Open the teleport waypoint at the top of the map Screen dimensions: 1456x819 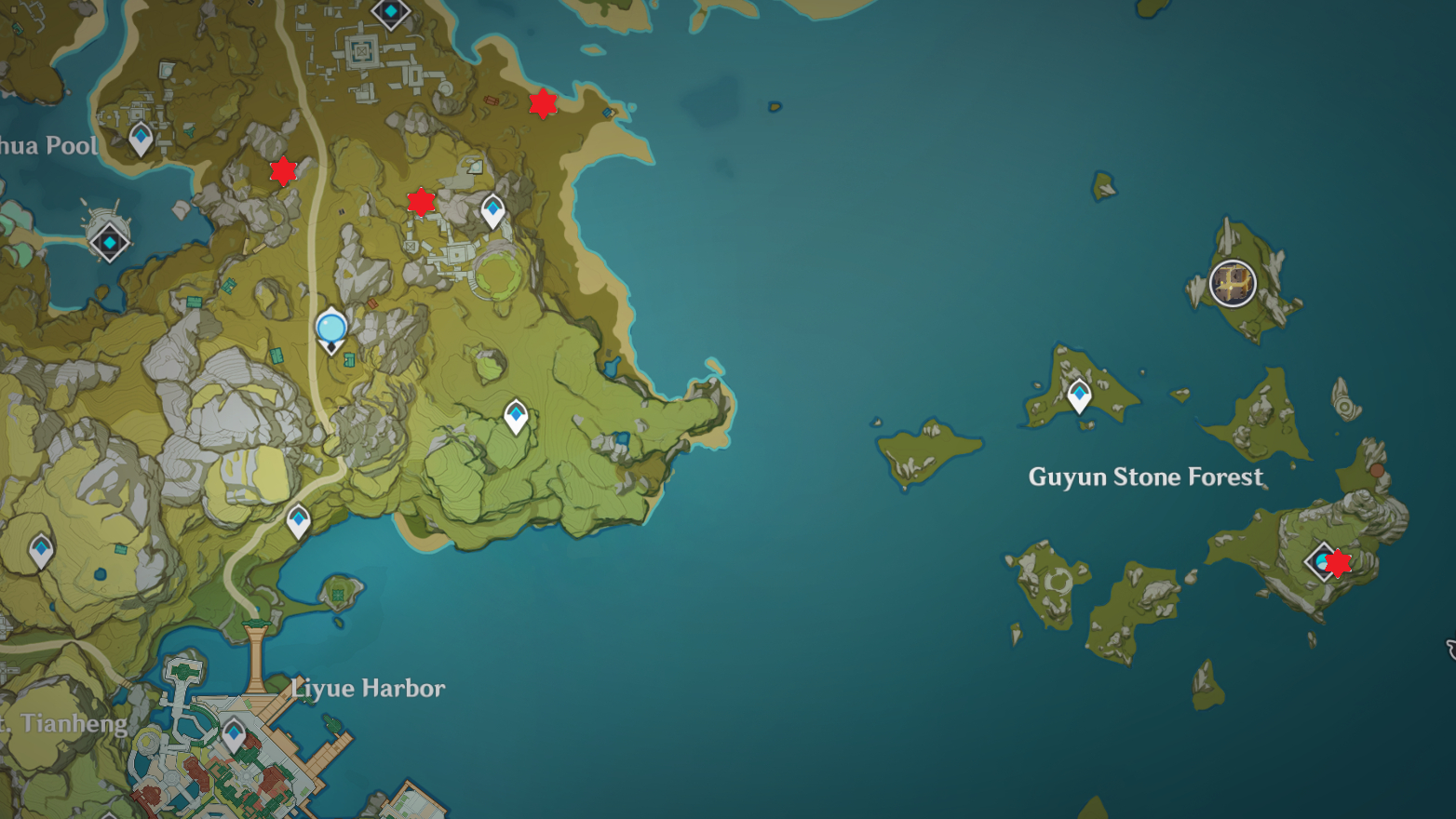point(390,12)
